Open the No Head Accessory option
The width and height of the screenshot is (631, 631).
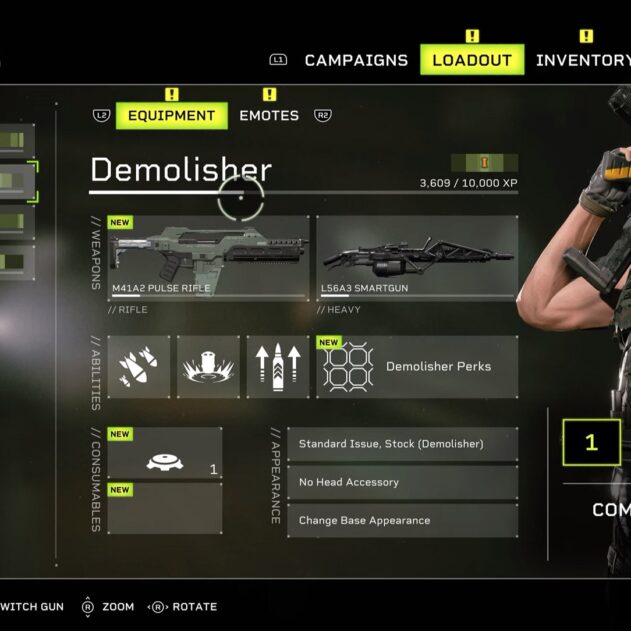click(x=402, y=482)
